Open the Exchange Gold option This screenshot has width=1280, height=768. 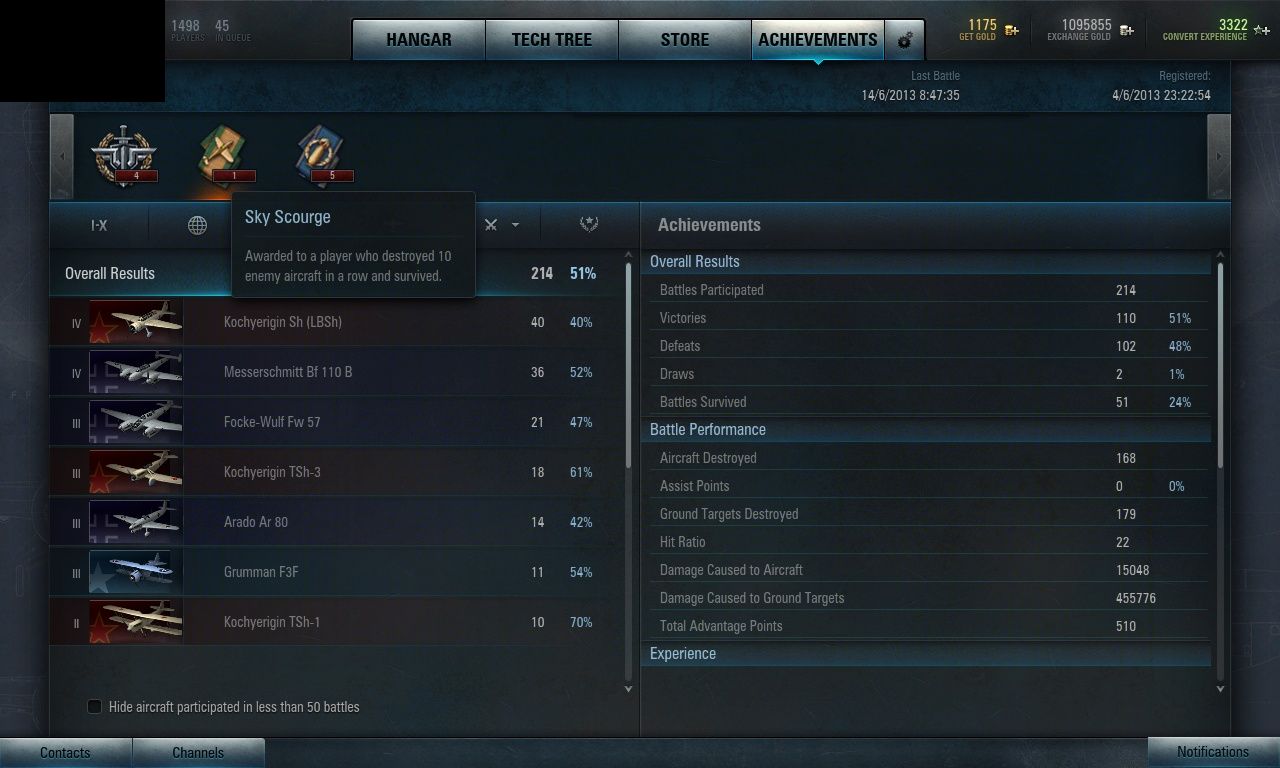(1090, 30)
